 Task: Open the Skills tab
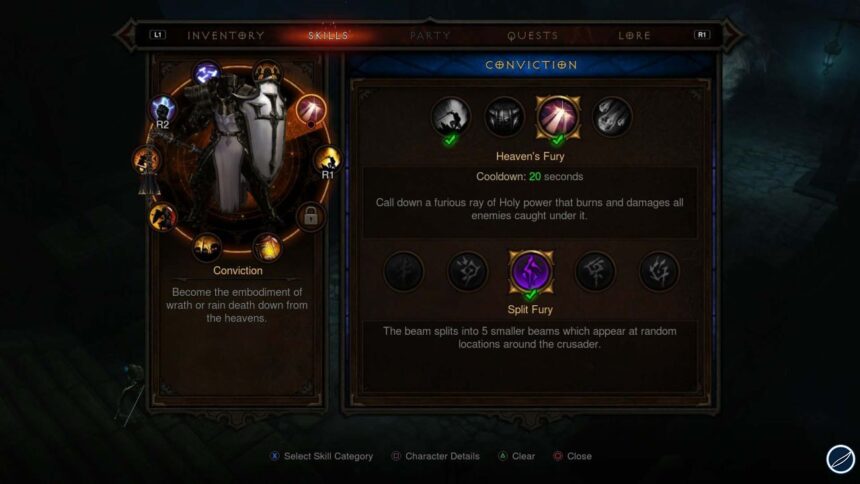click(328, 35)
